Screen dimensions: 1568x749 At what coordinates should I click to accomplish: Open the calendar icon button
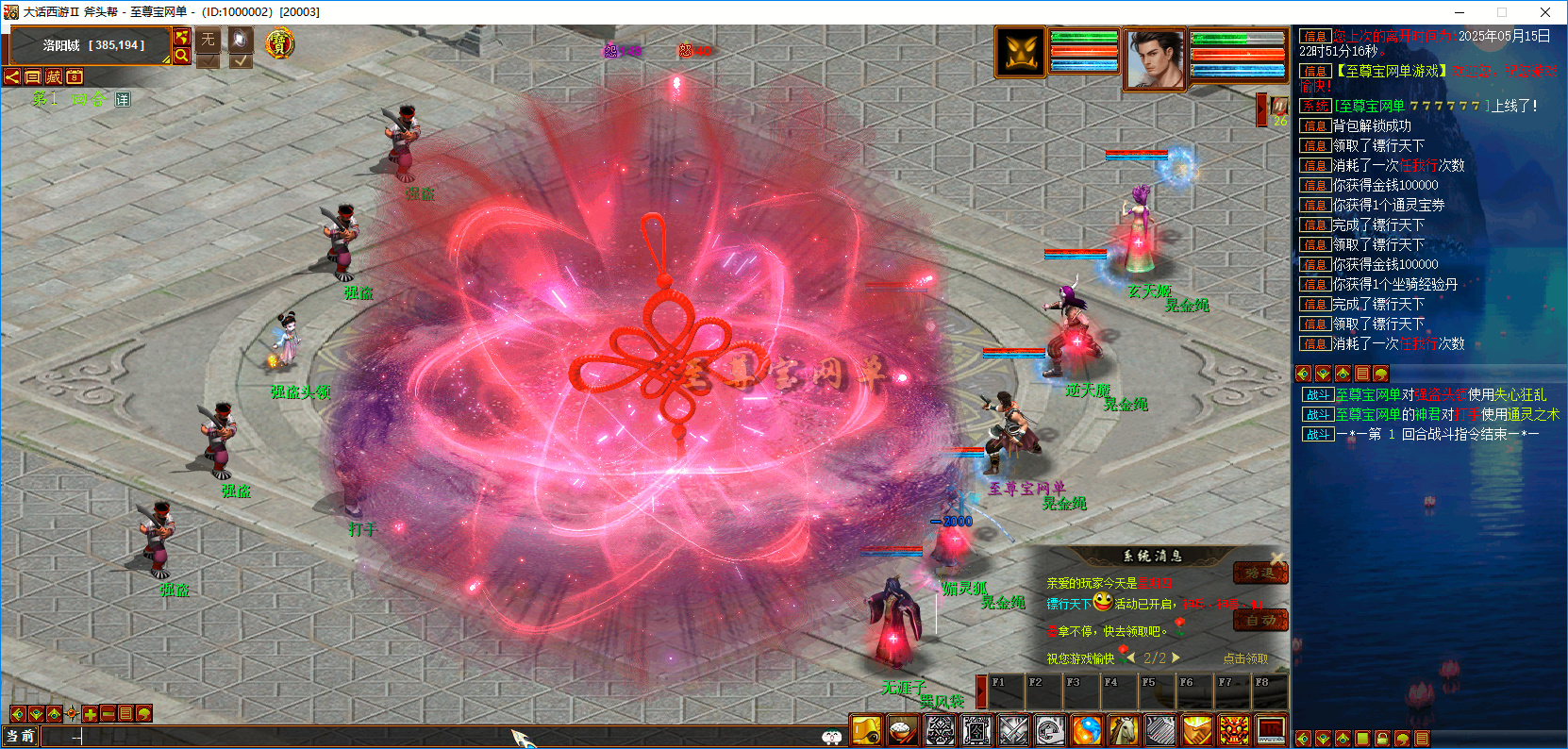pyautogui.click(x=75, y=76)
